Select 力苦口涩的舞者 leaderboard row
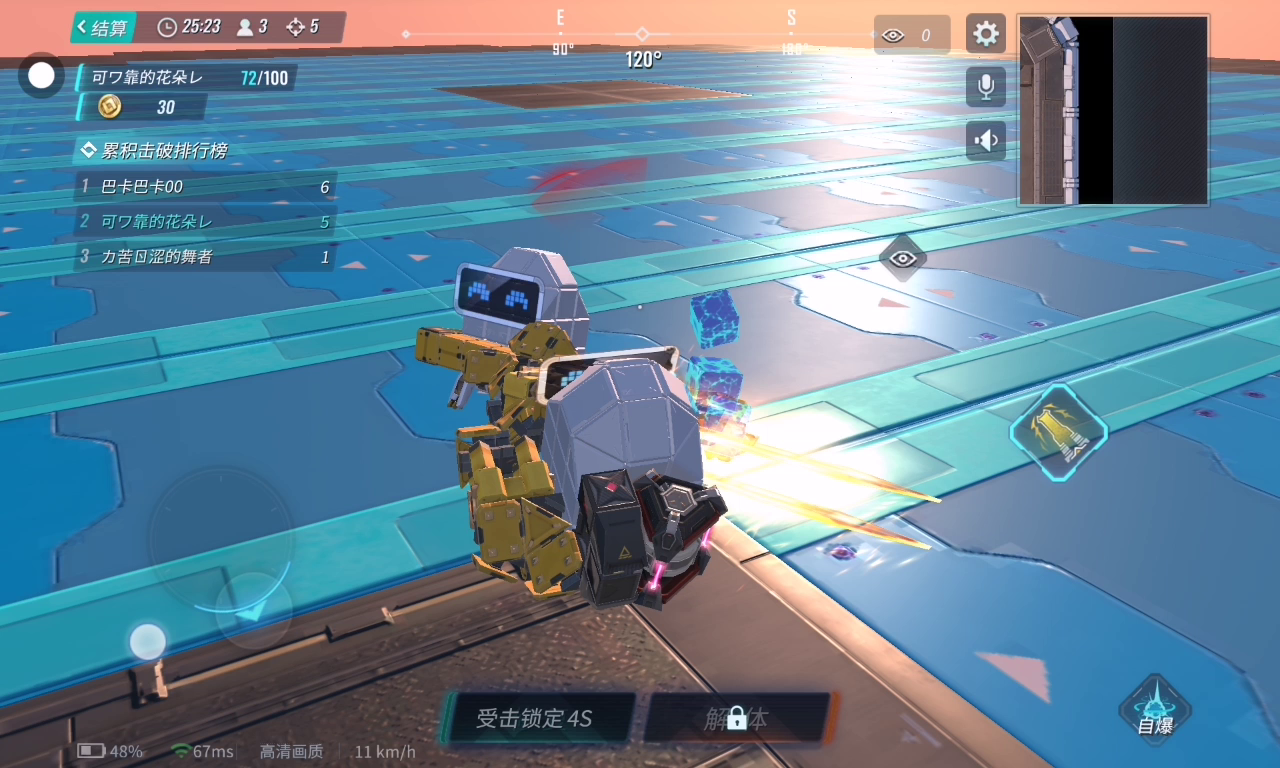The height and width of the screenshot is (768, 1280). coord(205,257)
